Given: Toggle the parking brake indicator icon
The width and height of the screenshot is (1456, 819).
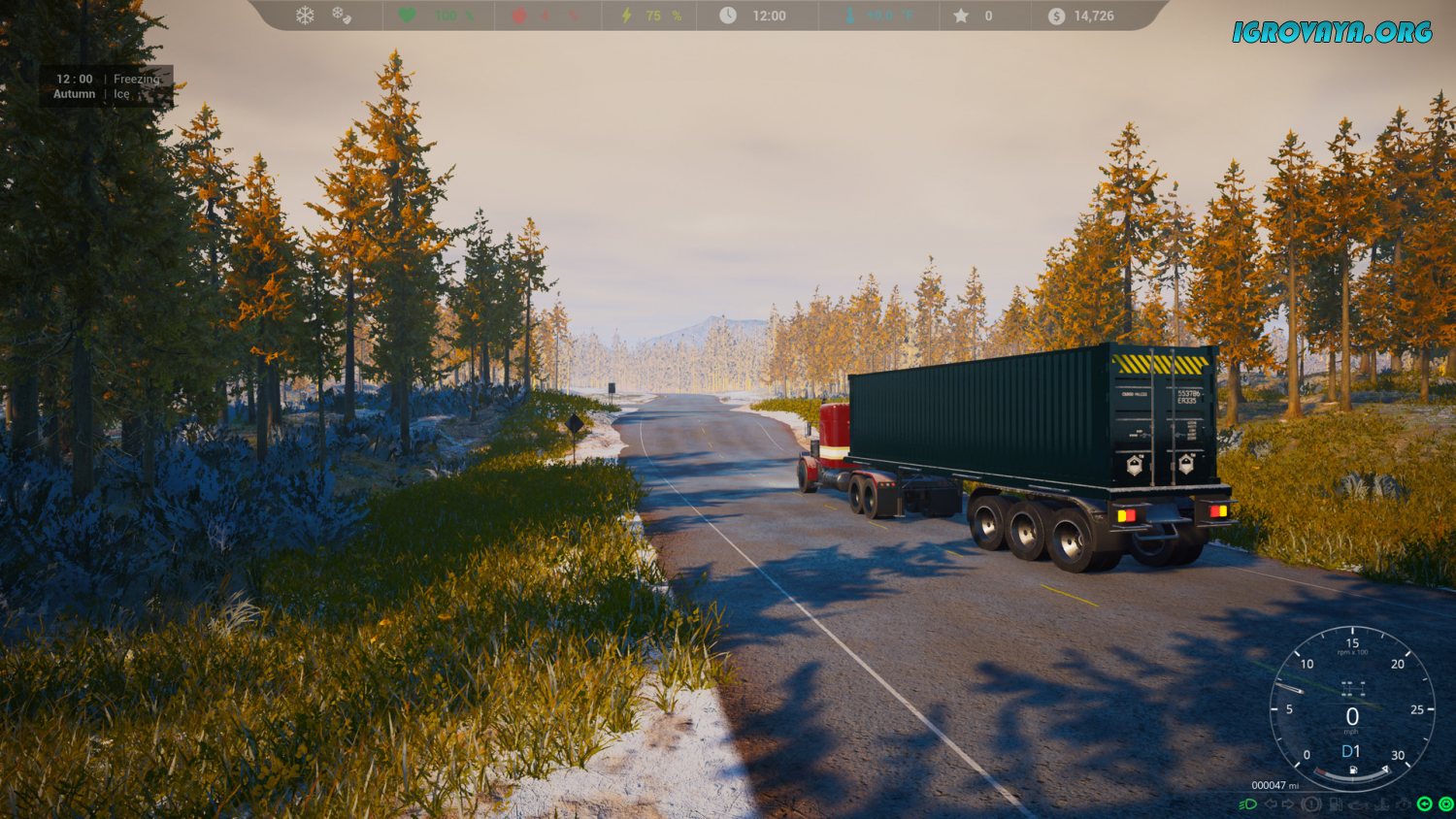Looking at the screenshot, I should [1311, 804].
